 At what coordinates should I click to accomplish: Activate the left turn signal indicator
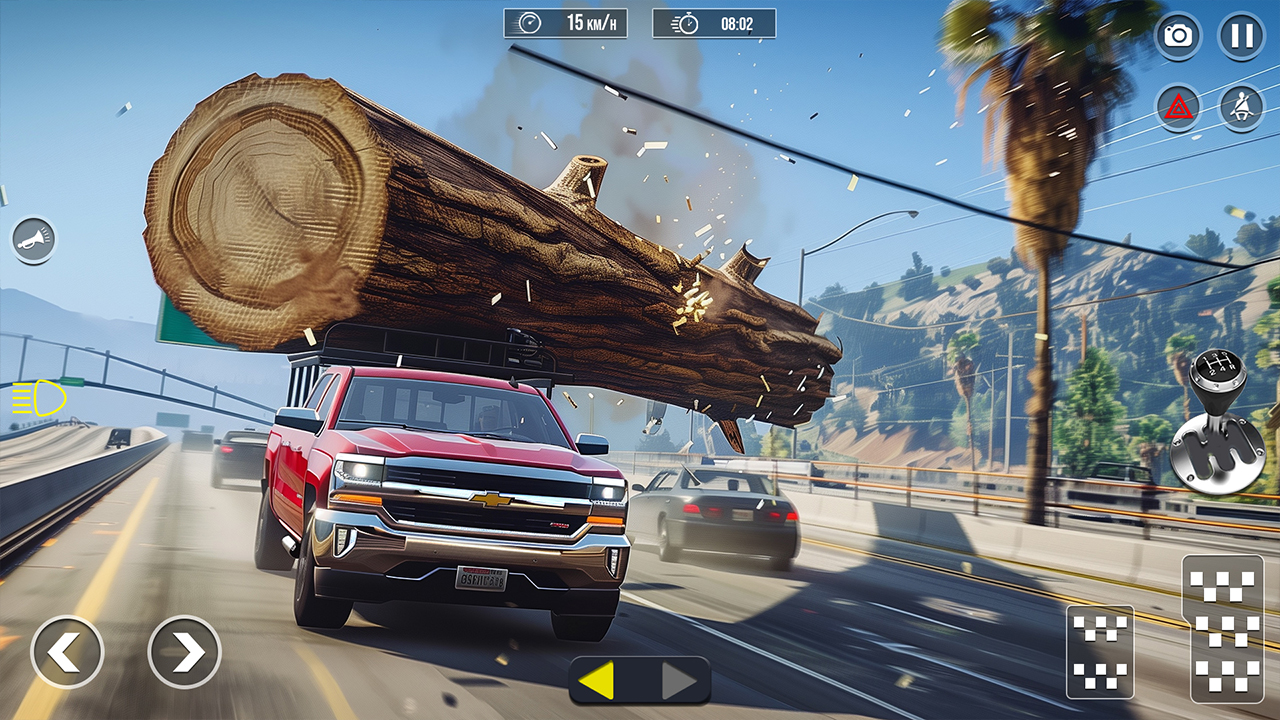point(597,681)
